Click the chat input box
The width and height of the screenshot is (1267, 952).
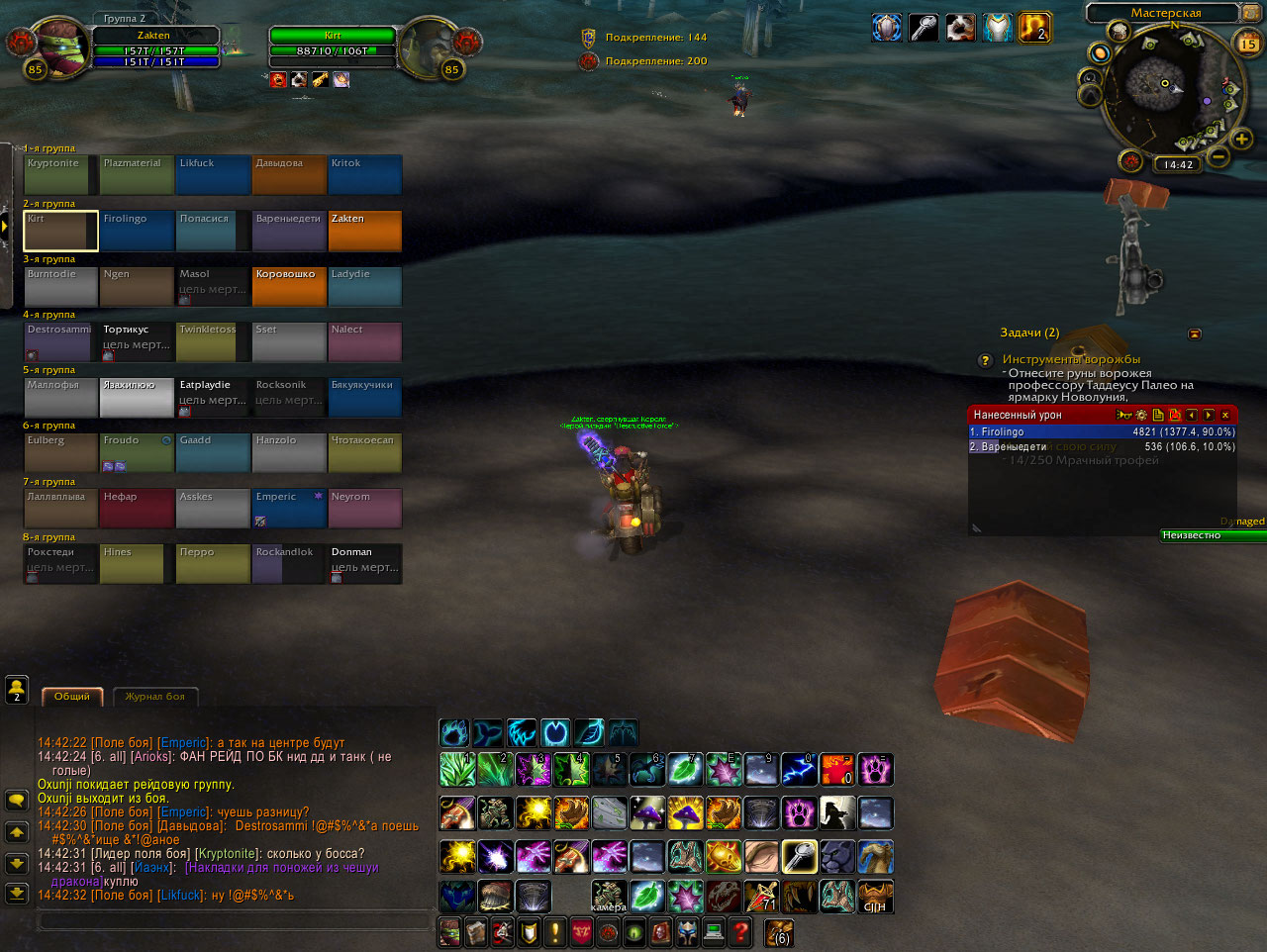(x=233, y=922)
